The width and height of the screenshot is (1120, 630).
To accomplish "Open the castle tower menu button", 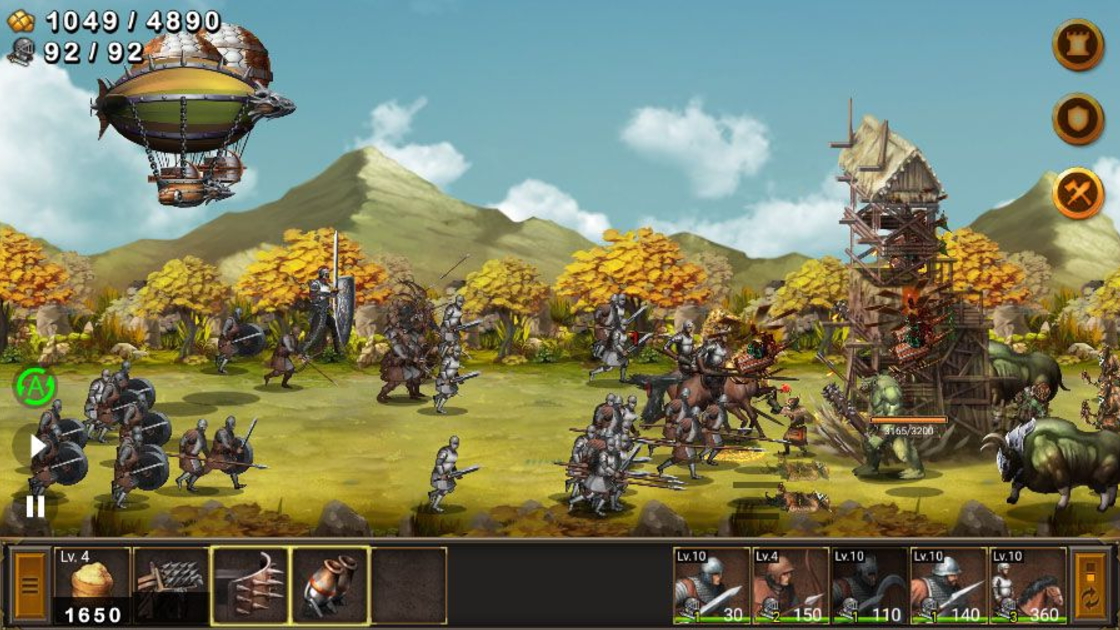I will (x=1077, y=44).
